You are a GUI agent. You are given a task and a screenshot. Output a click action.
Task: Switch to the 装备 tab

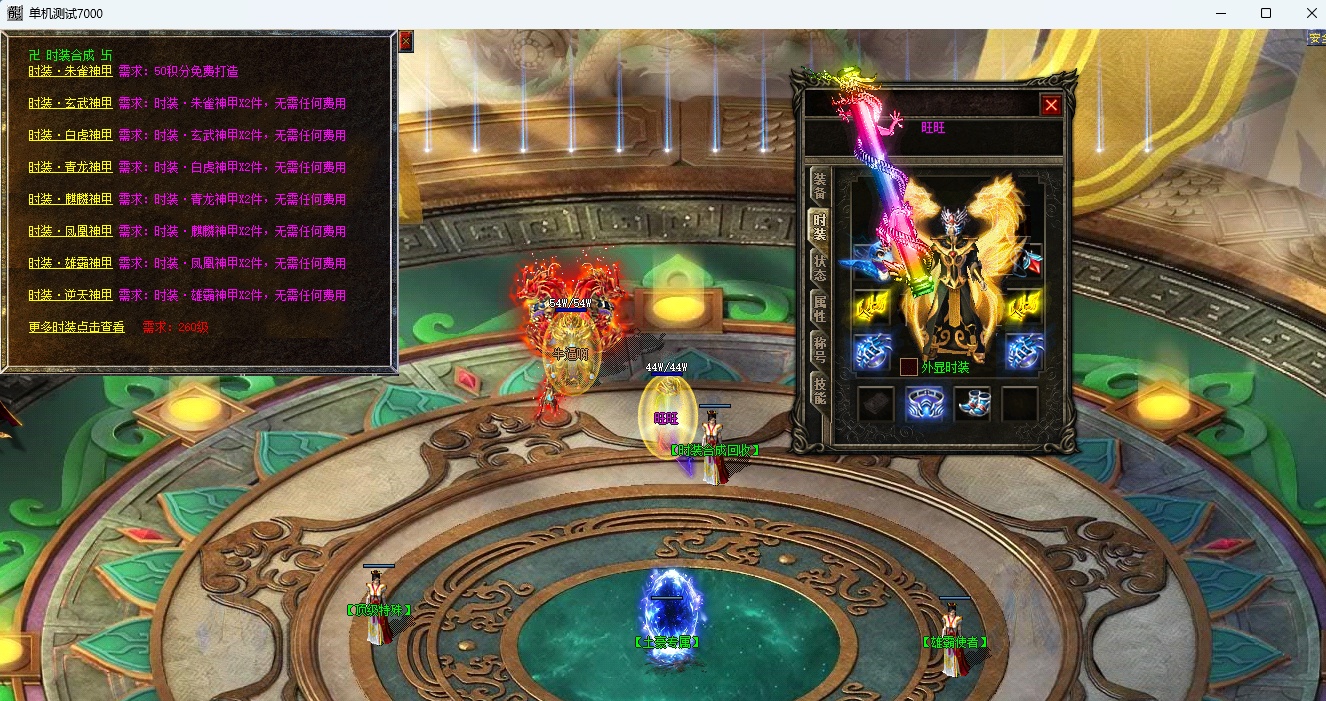point(819,186)
